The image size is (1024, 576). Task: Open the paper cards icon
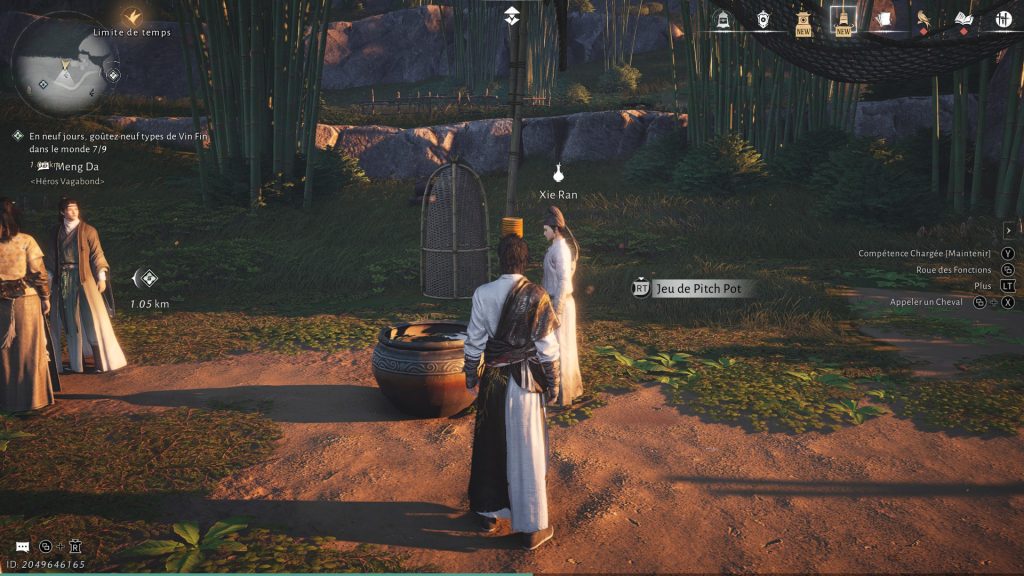883,19
